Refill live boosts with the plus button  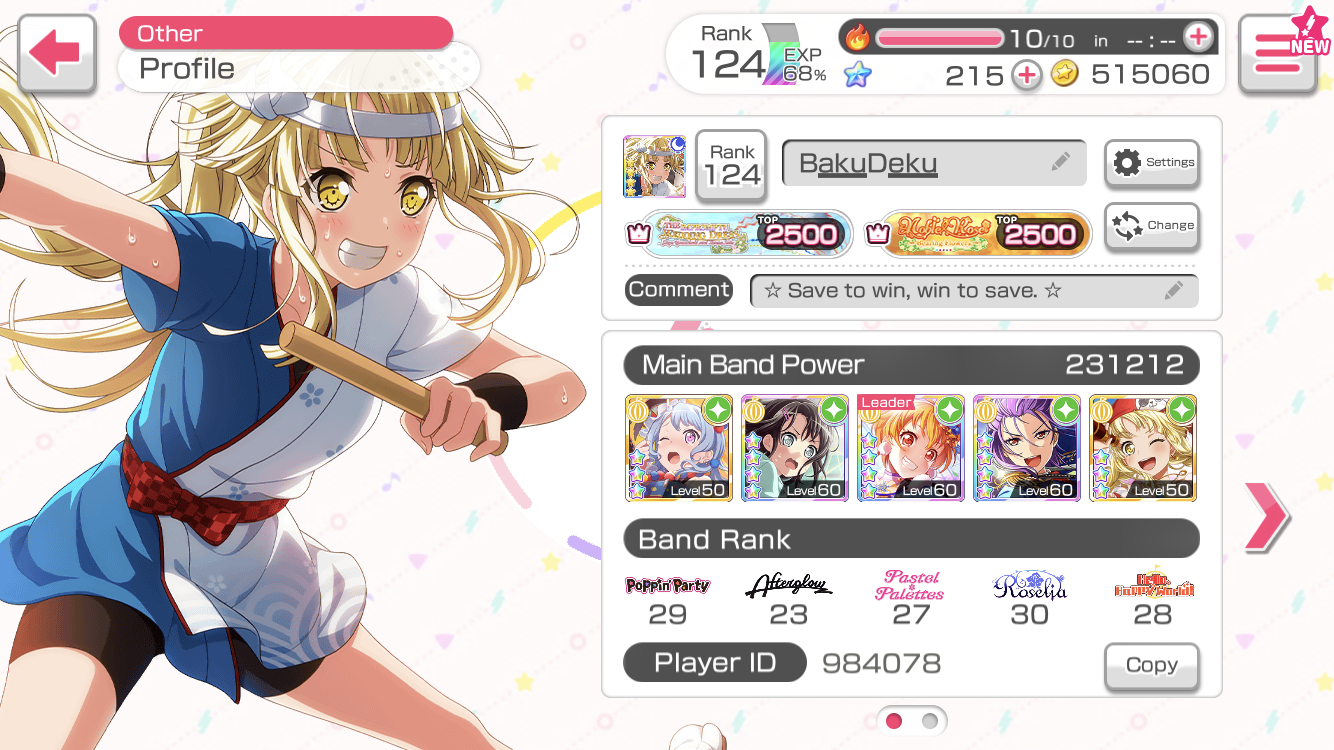click(x=1197, y=38)
